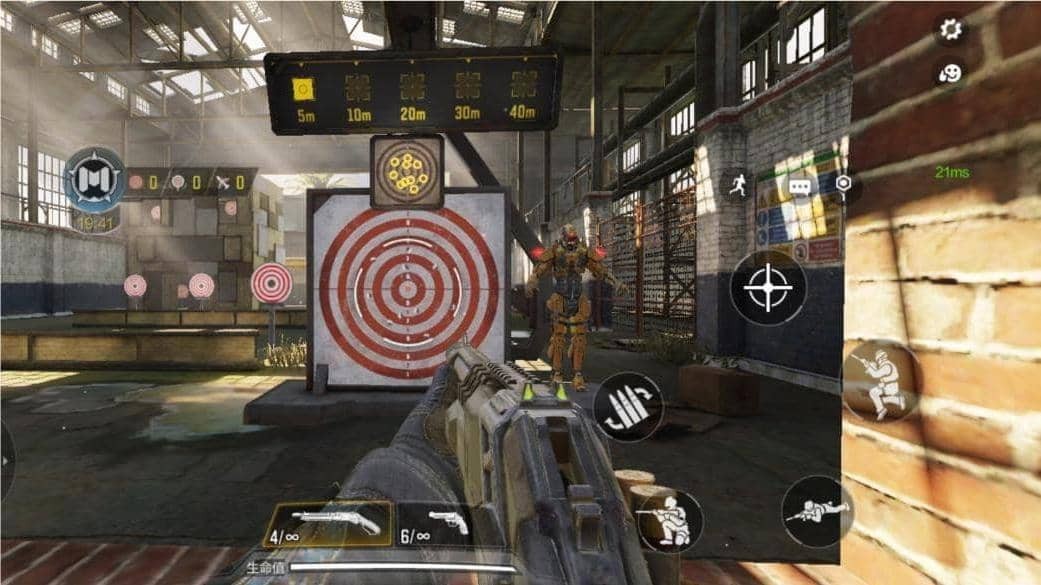The height and width of the screenshot is (585, 1041).
Task: Open the emote smiley face menu
Action: [x=950, y=72]
